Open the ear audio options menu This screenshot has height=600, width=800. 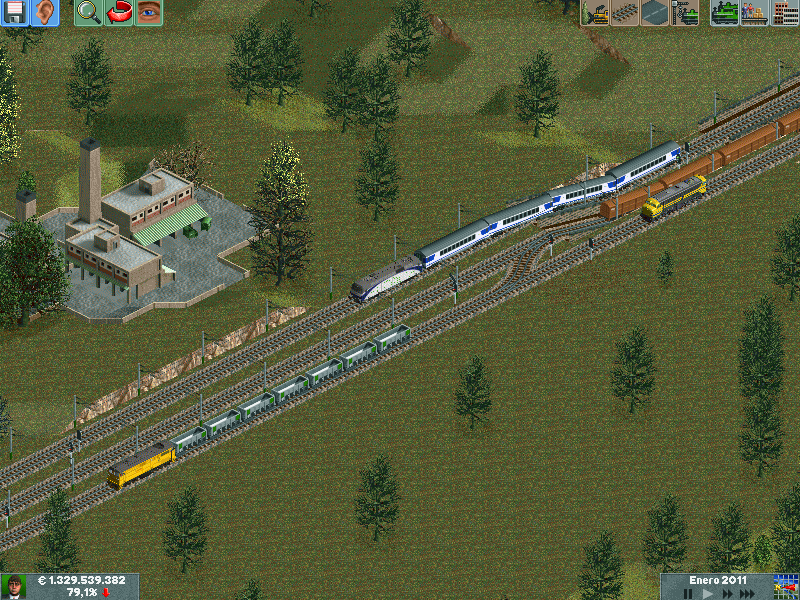pos(45,12)
